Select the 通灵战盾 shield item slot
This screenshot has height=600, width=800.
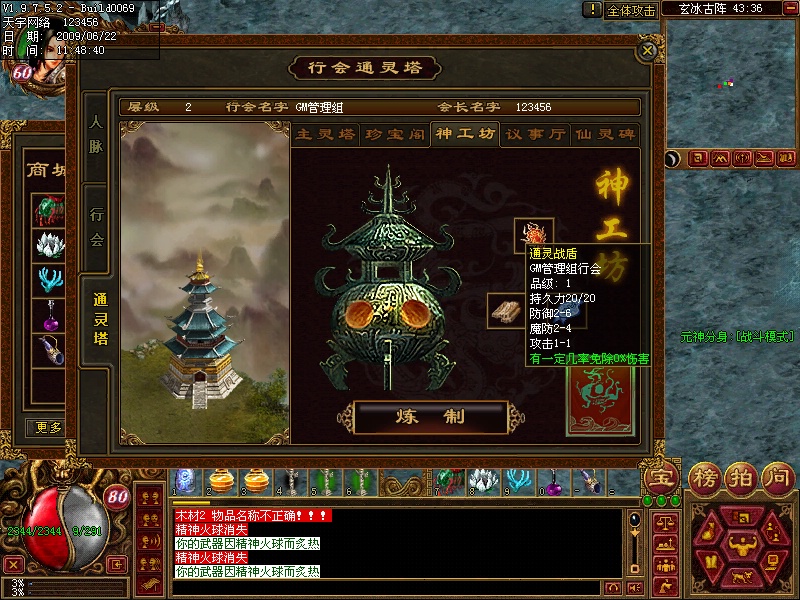pos(533,236)
